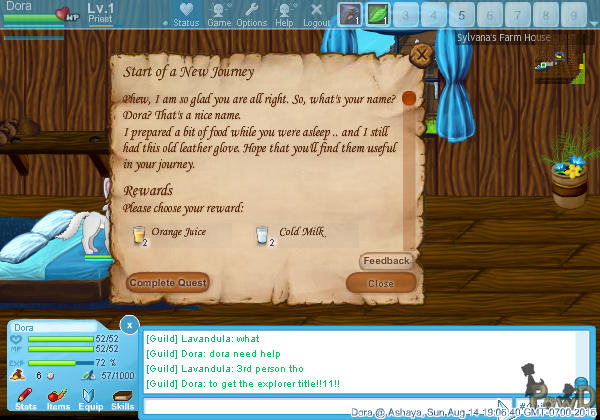Screen dimensions: 600x420
Task: Close the quest dialog using the Close button
Action: click(x=380, y=283)
